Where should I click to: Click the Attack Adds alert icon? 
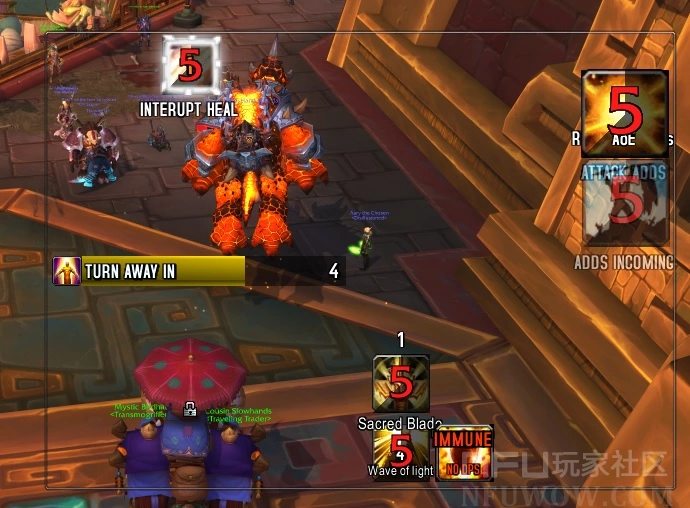pyautogui.click(x=625, y=205)
